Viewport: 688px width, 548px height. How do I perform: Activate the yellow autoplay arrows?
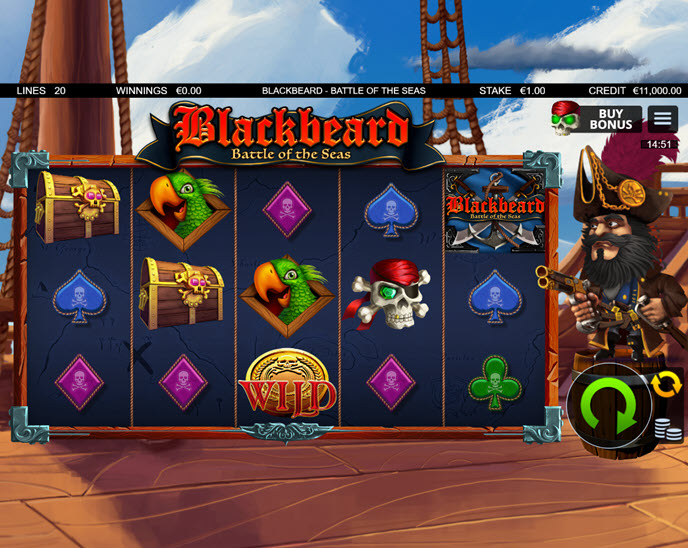click(665, 384)
